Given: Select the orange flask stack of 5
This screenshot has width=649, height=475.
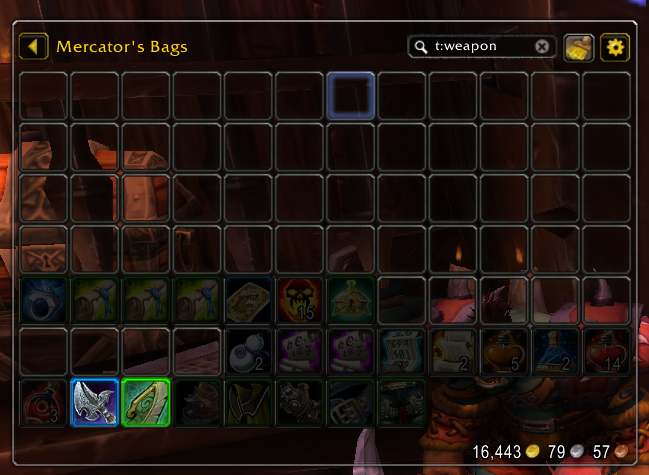Looking at the screenshot, I should (x=505, y=351).
